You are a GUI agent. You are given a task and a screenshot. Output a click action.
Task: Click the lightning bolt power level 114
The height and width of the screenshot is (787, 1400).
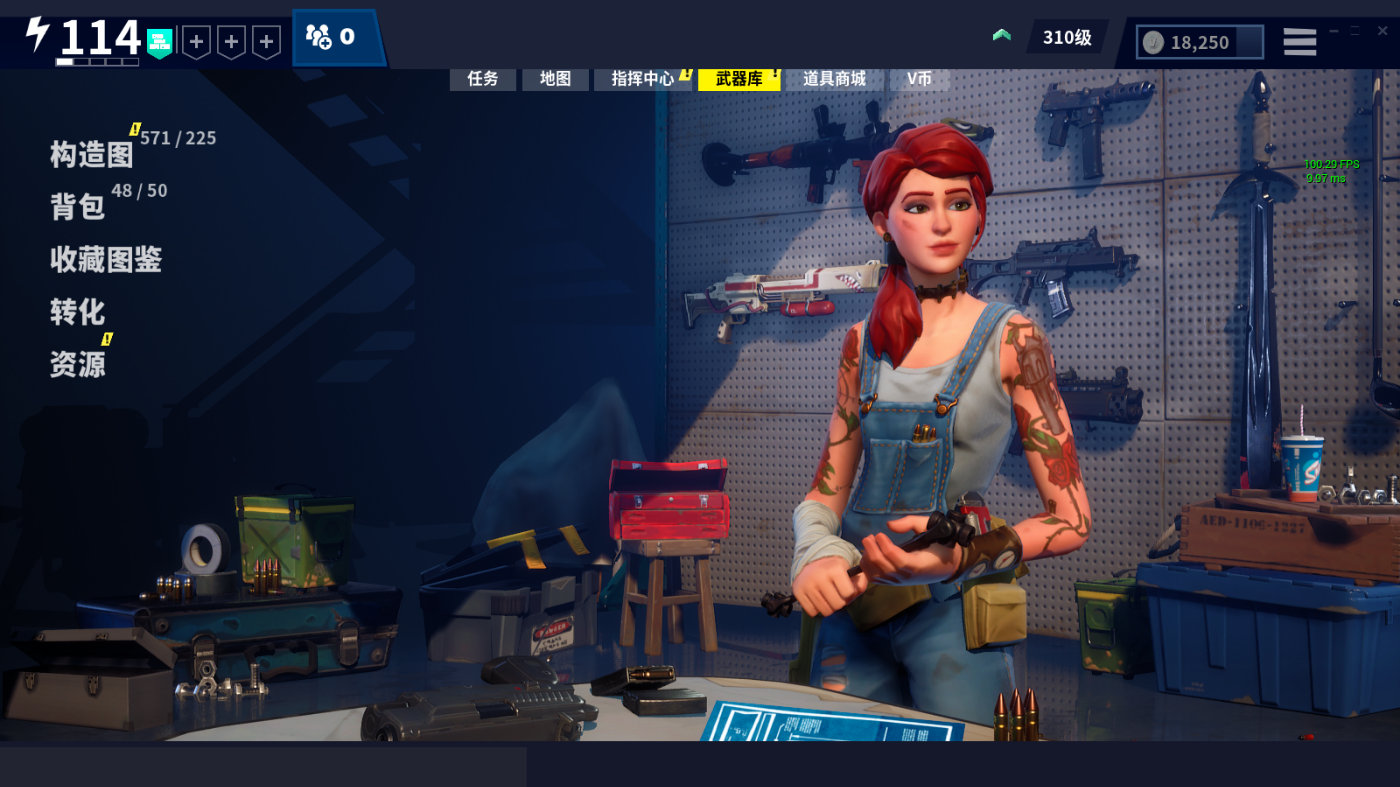(x=85, y=38)
